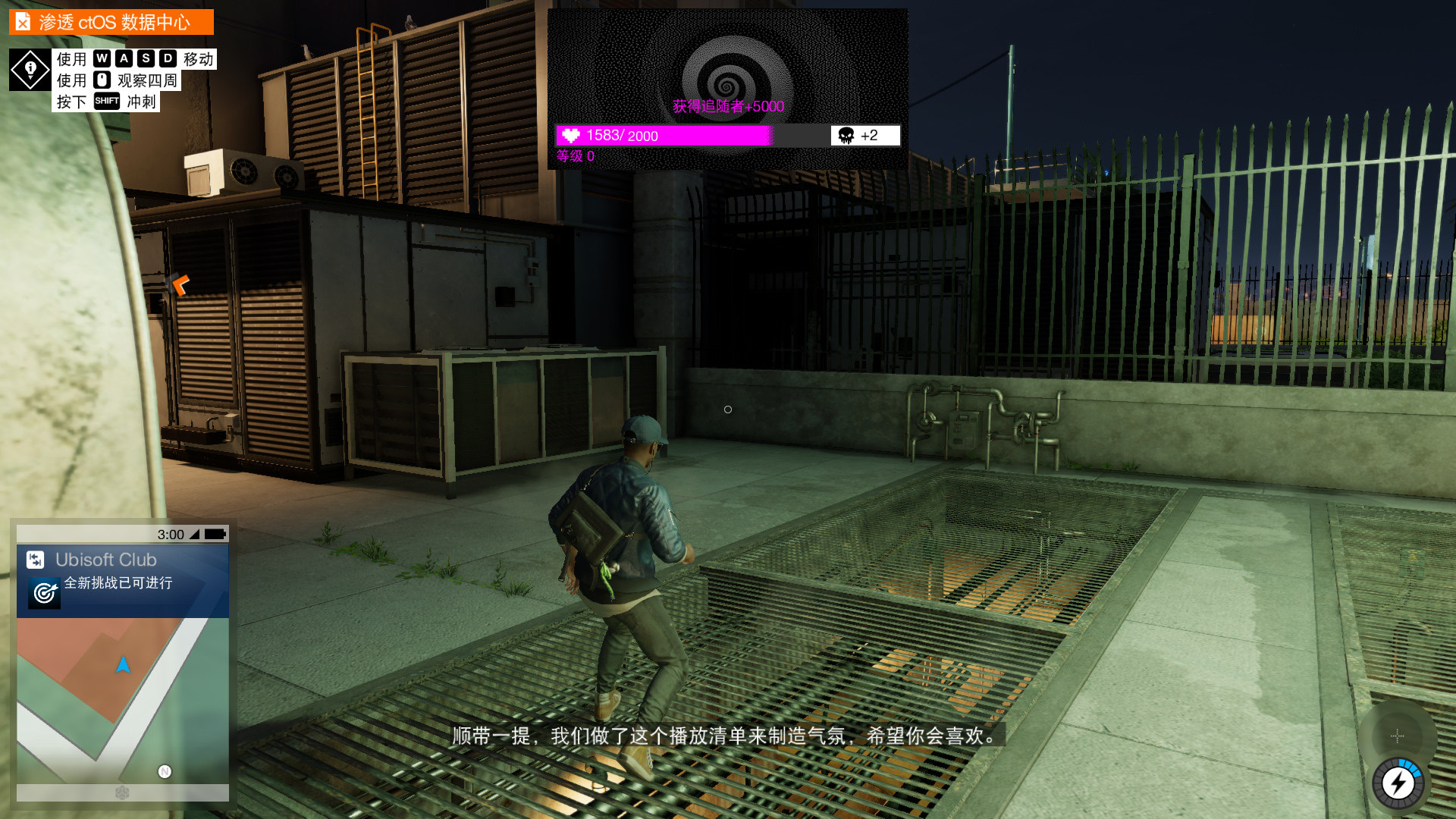Click the diamond hint info icon

click(30, 70)
